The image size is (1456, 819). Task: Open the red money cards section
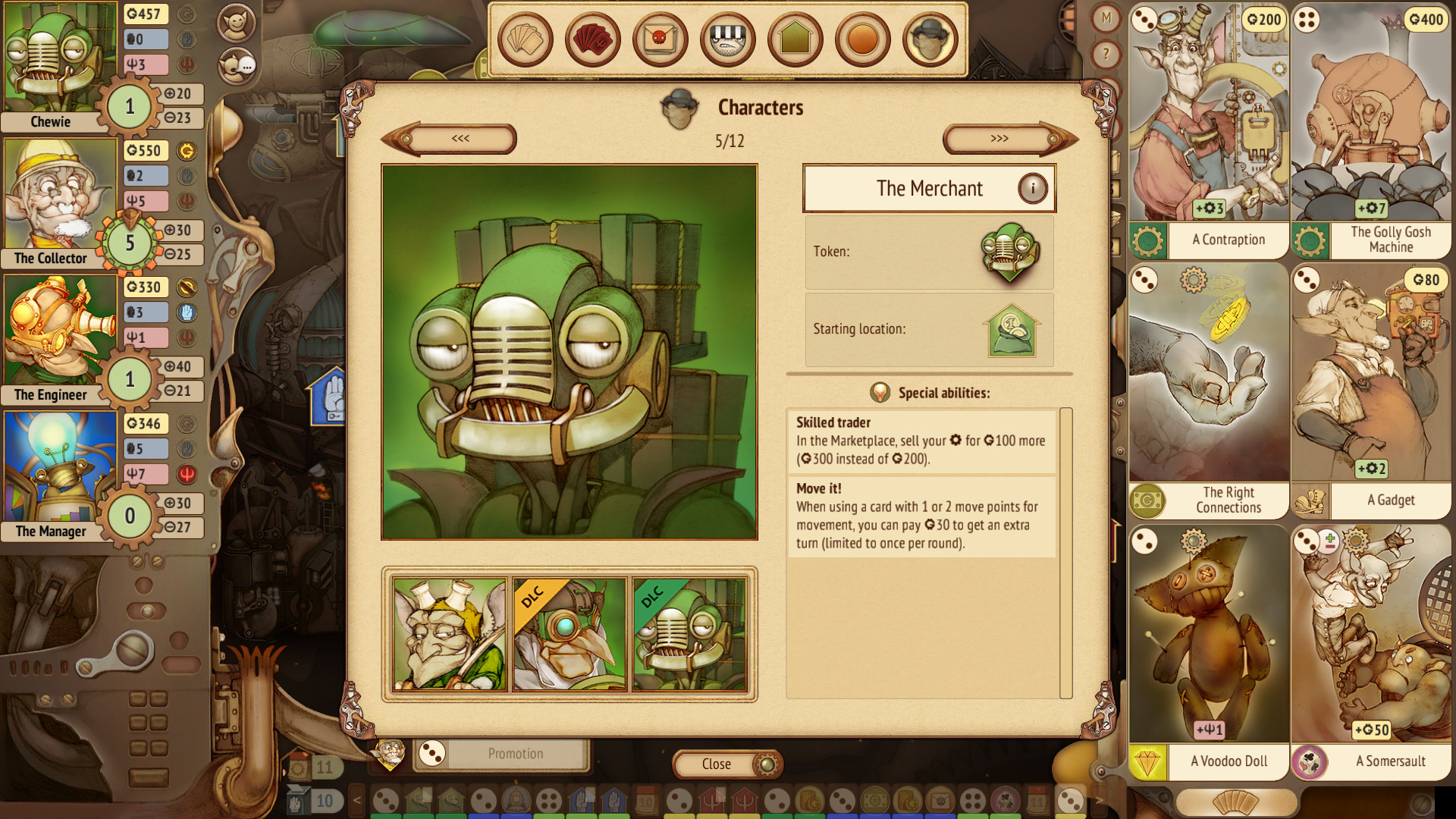(x=592, y=39)
